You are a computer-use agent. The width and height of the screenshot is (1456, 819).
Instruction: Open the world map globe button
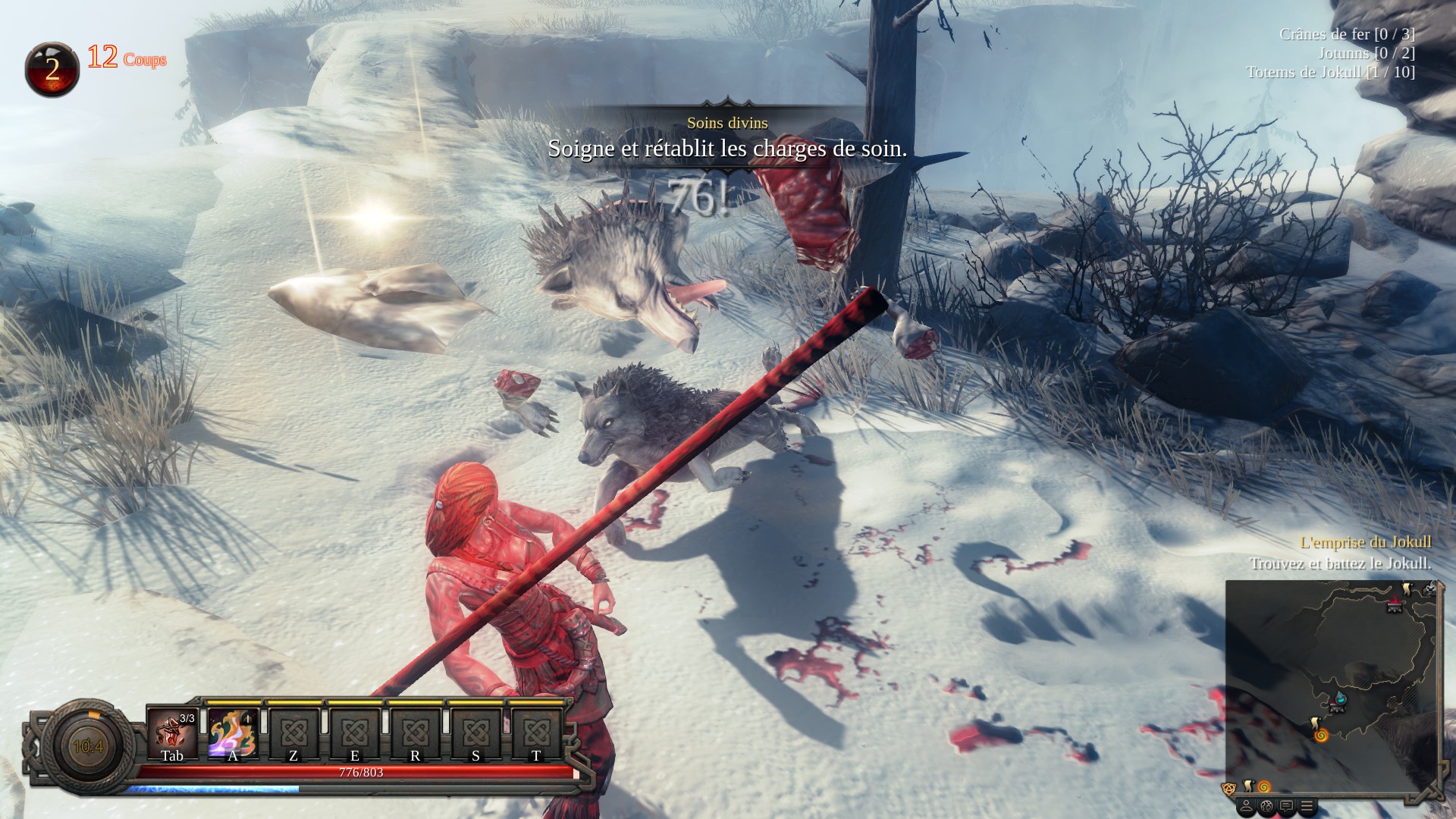tap(1266, 806)
